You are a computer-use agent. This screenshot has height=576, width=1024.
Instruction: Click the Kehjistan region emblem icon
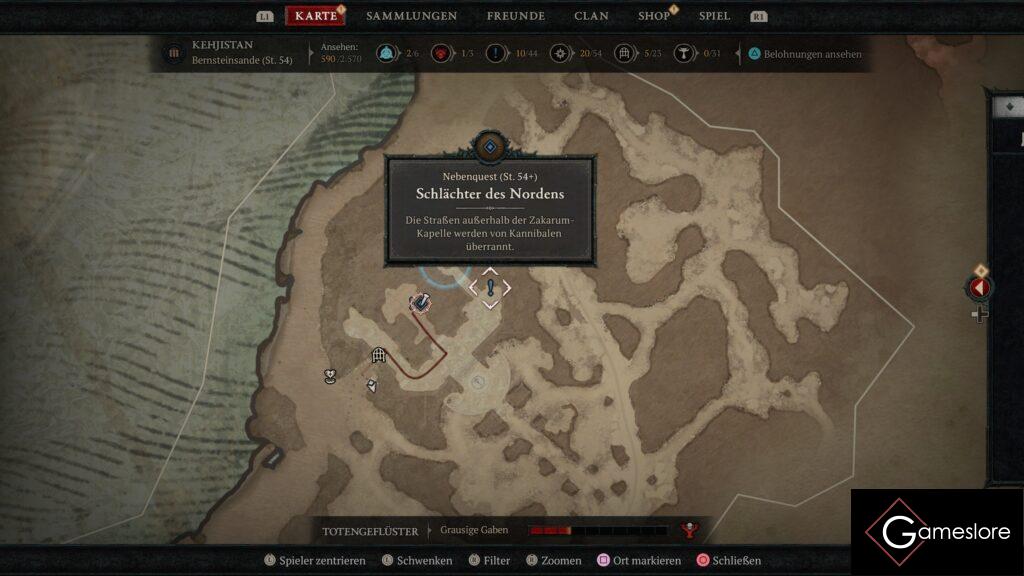pyautogui.click(x=174, y=53)
